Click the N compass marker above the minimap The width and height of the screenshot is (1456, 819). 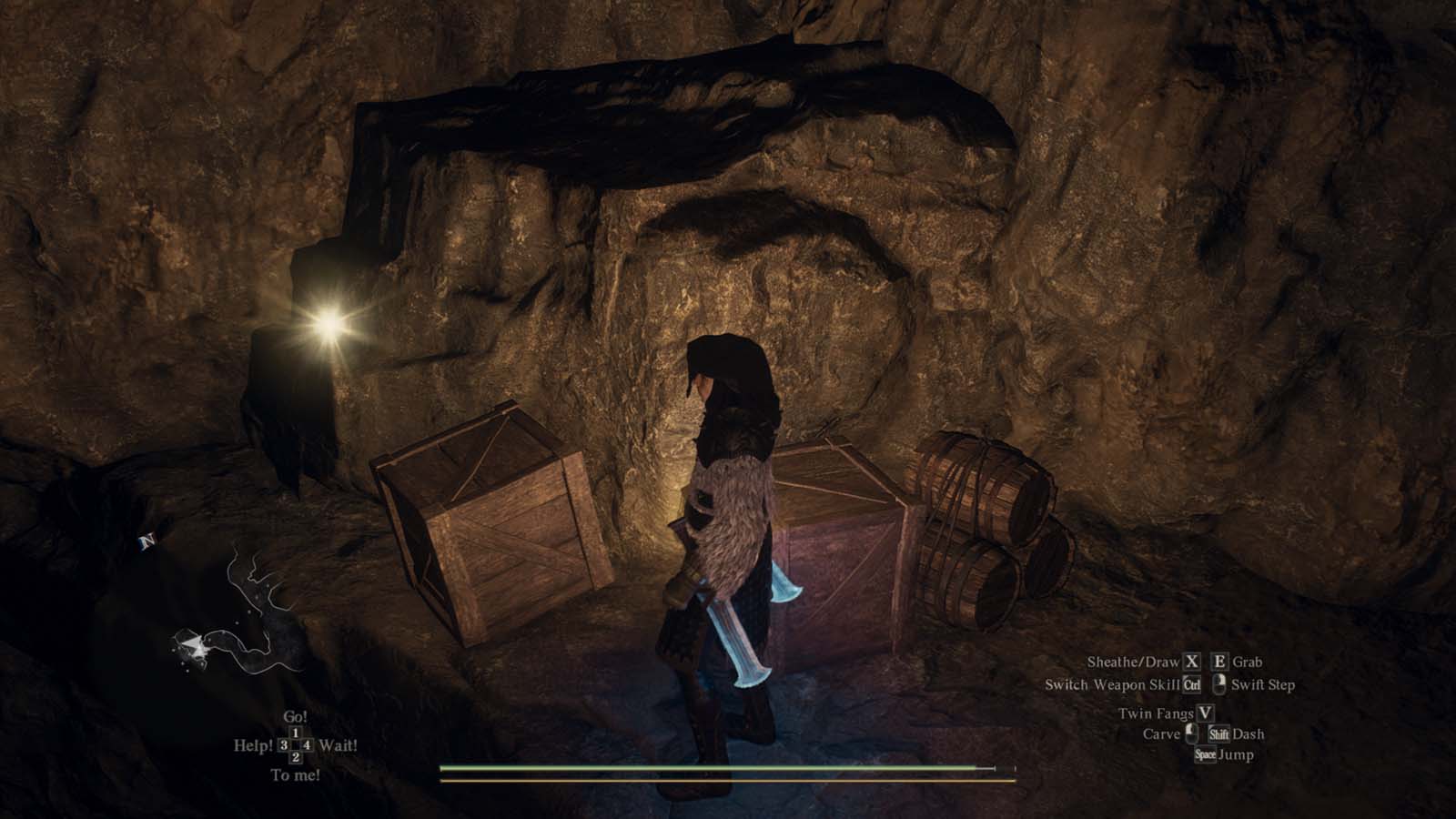click(147, 539)
